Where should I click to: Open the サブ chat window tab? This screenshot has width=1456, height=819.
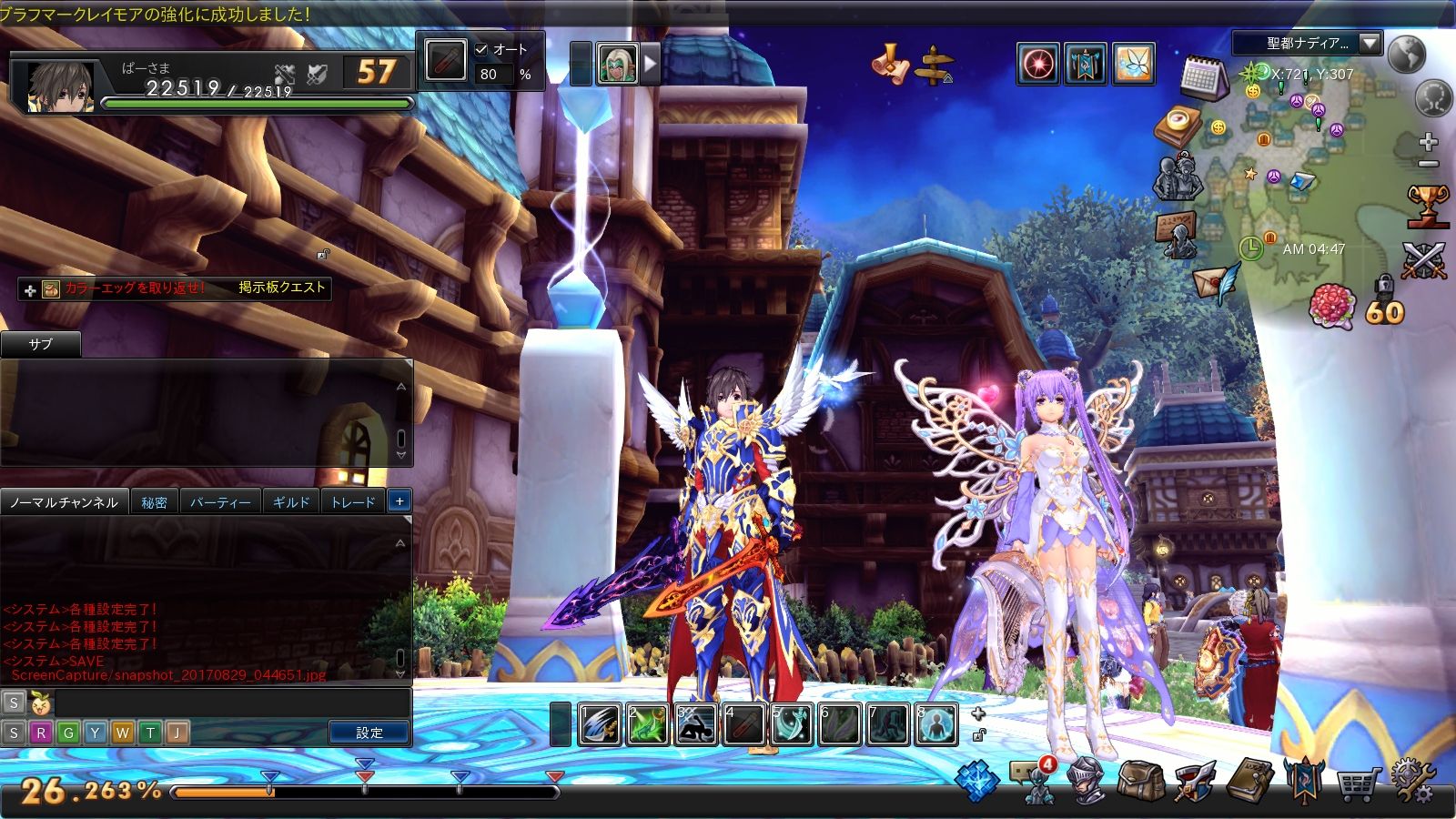(x=41, y=344)
